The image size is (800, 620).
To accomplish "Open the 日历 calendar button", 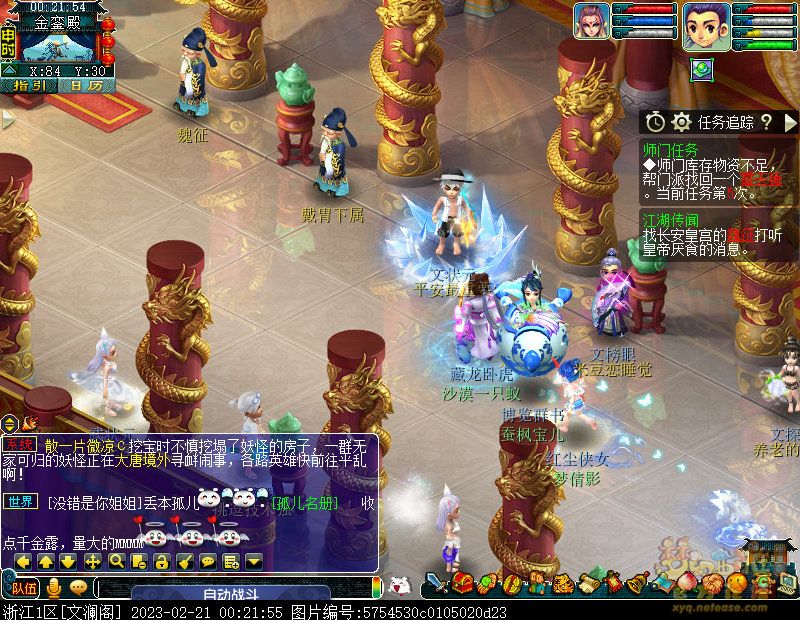I will click(x=86, y=85).
